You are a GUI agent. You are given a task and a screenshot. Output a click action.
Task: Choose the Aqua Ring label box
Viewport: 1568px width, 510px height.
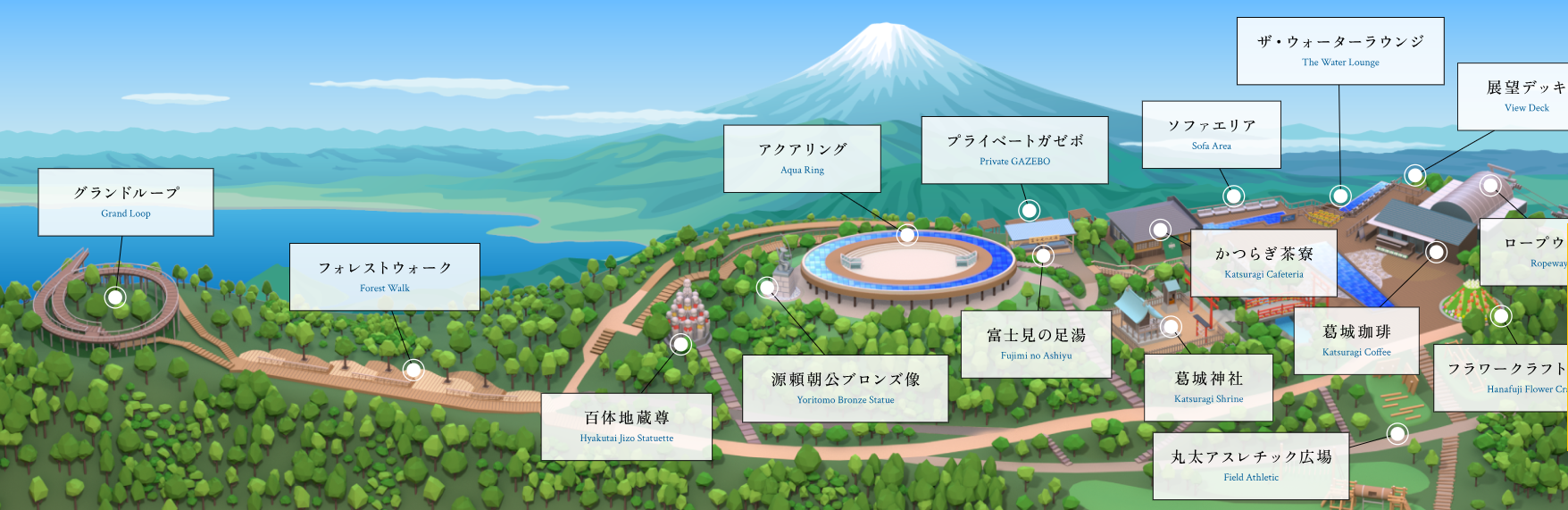coord(802,158)
